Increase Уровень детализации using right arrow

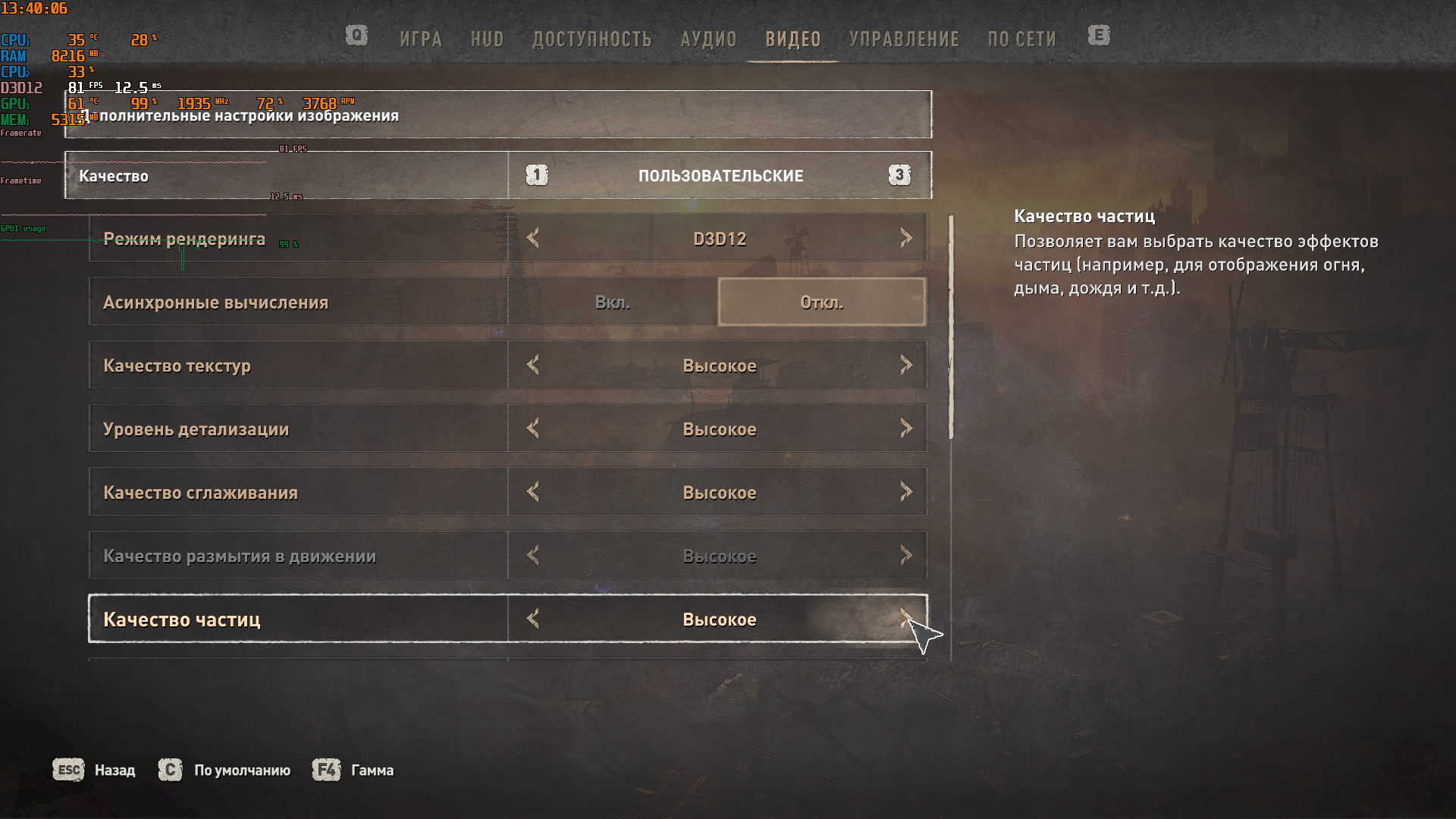pyautogui.click(x=906, y=429)
